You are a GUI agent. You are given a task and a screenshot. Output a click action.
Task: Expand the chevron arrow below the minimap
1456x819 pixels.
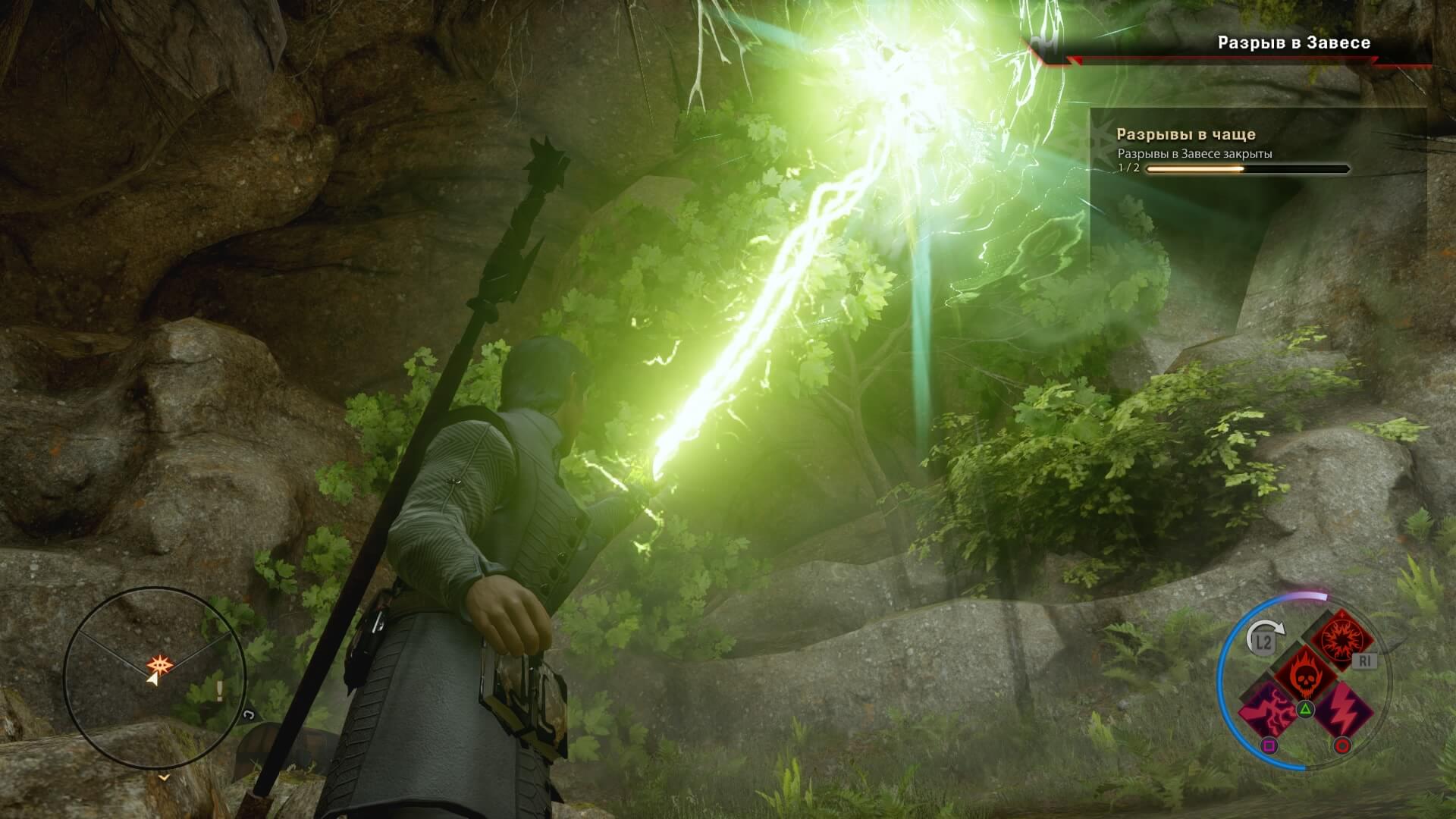(x=164, y=778)
